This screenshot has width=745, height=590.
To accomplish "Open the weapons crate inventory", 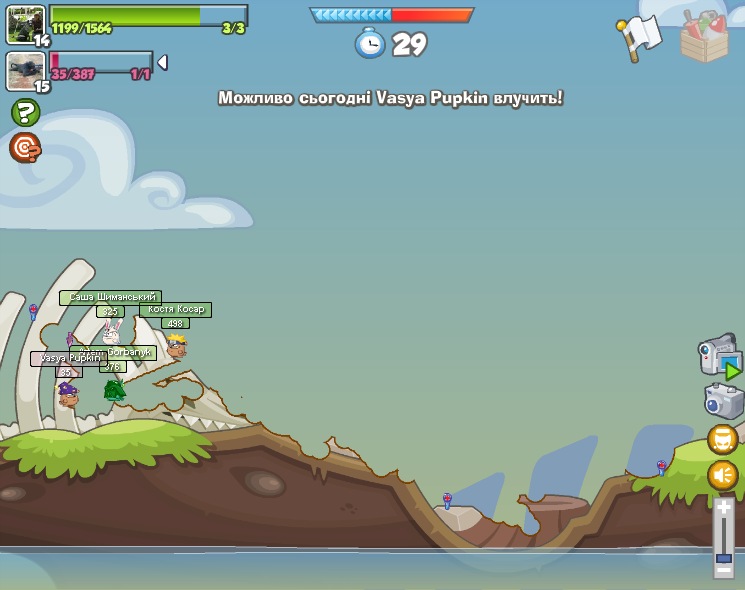I will [x=704, y=37].
